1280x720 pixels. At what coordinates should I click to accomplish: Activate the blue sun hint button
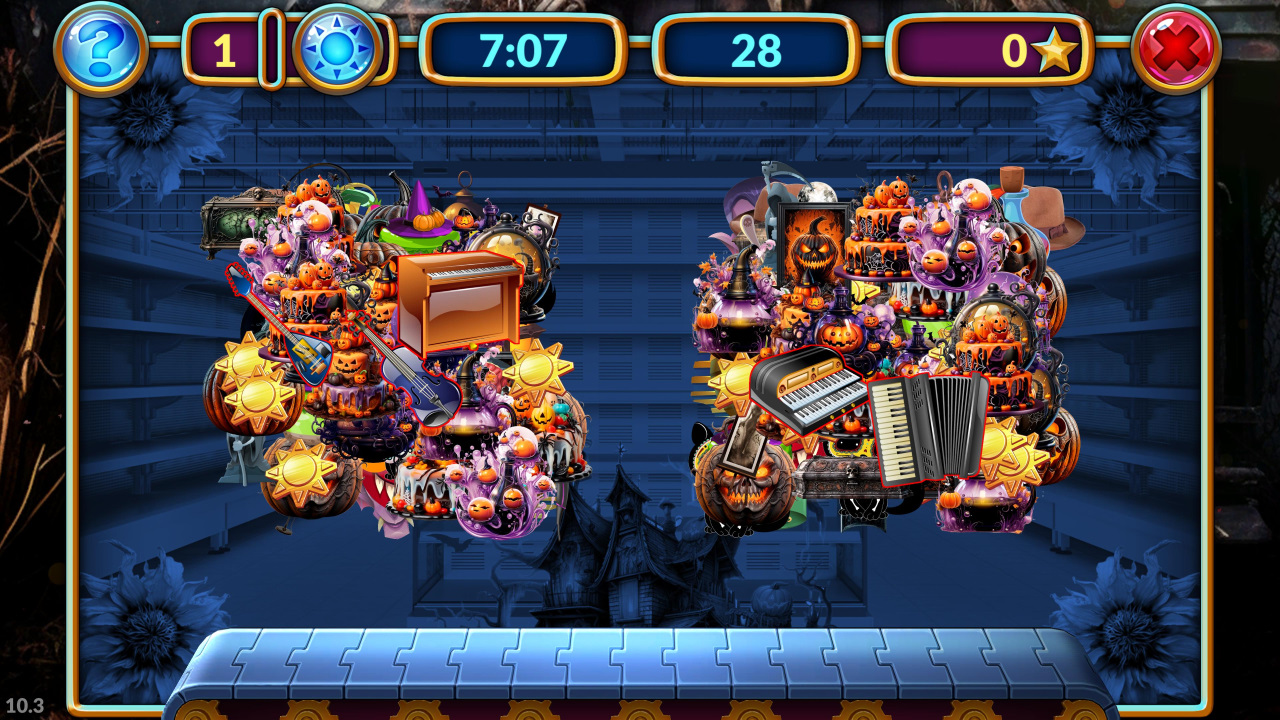337,49
